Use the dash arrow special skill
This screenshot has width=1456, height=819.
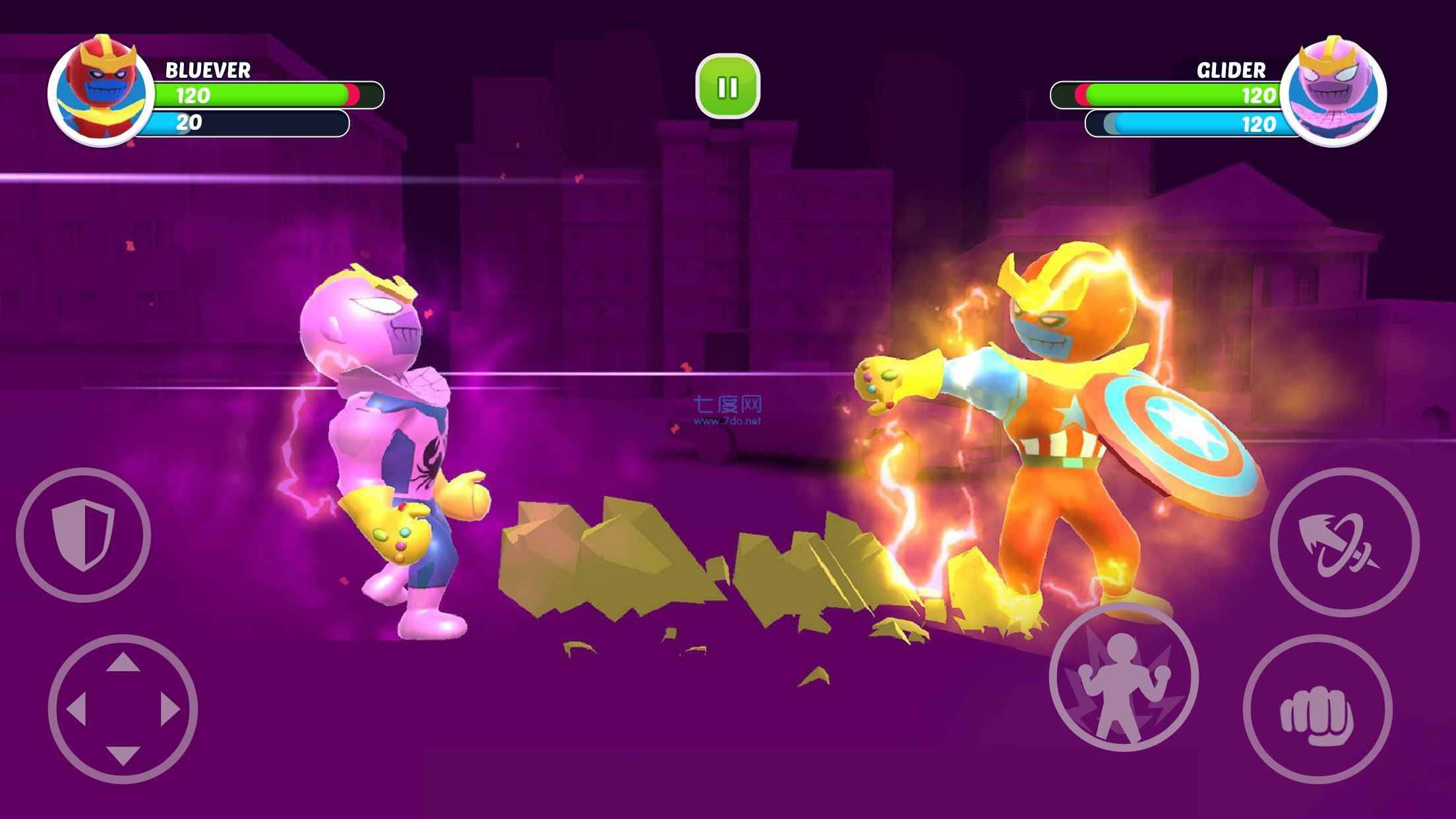[1344, 542]
